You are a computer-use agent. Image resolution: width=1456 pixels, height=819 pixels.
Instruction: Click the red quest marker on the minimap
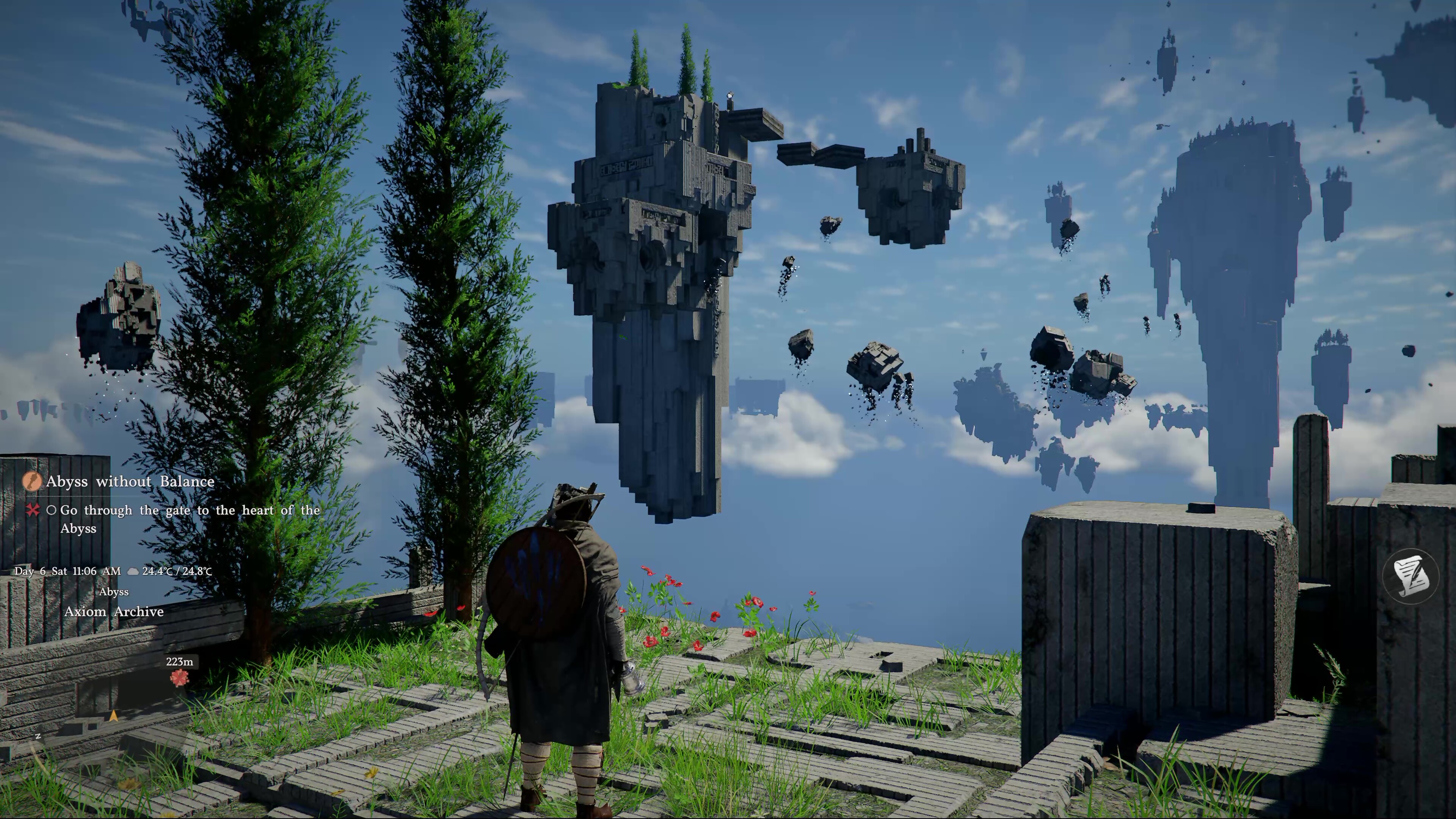pos(180,678)
